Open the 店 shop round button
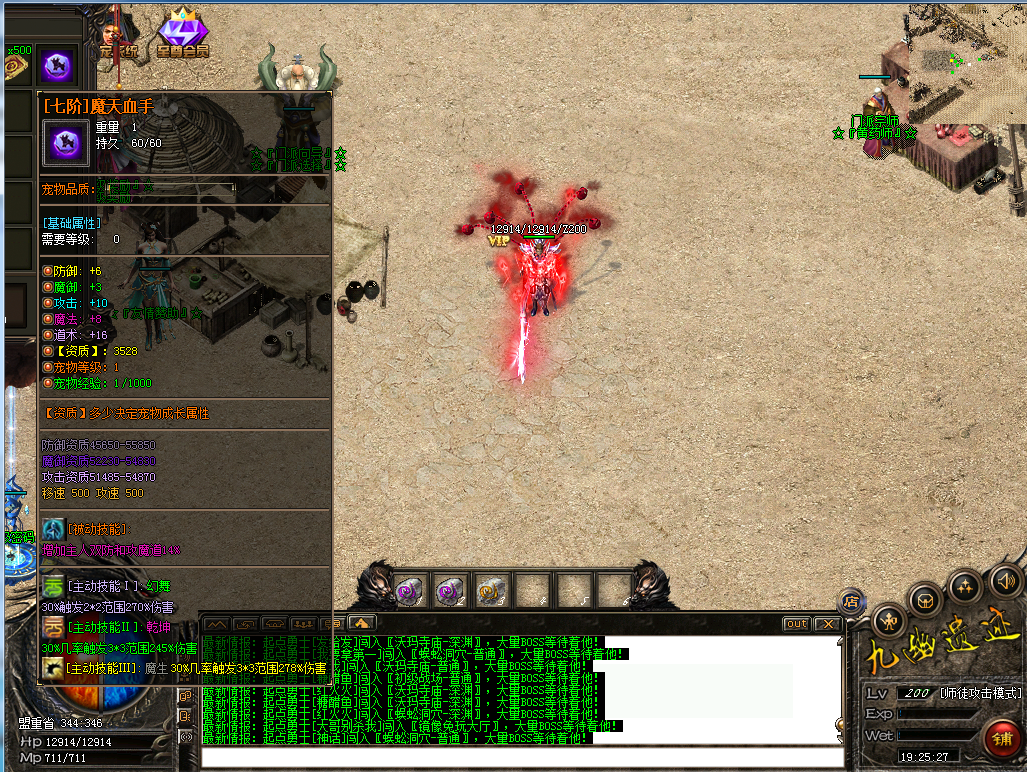 coord(853,601)
